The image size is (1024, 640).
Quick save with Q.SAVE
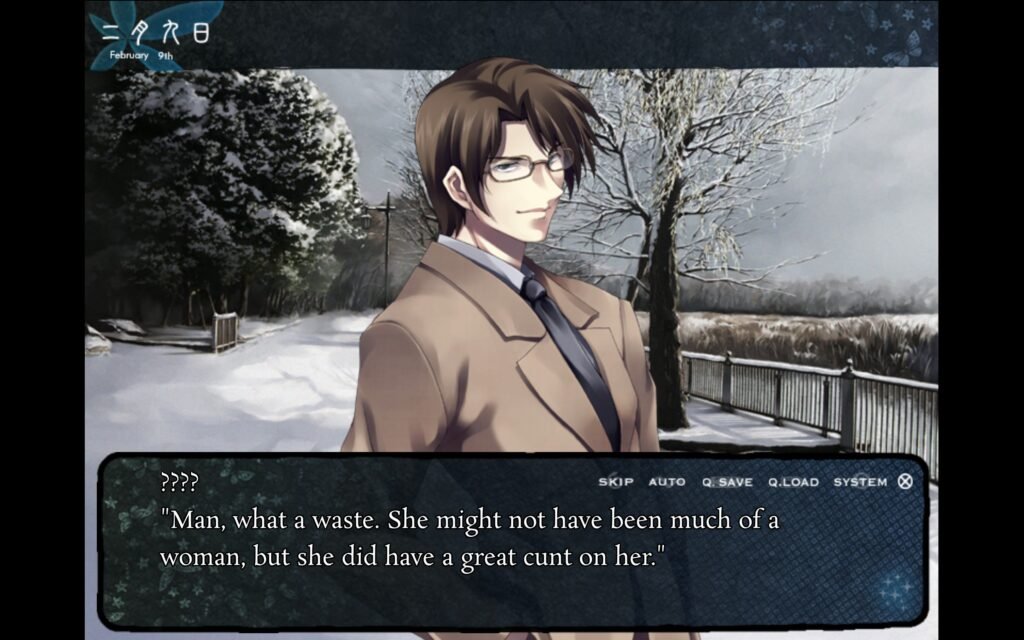click(x=727, y=482)
